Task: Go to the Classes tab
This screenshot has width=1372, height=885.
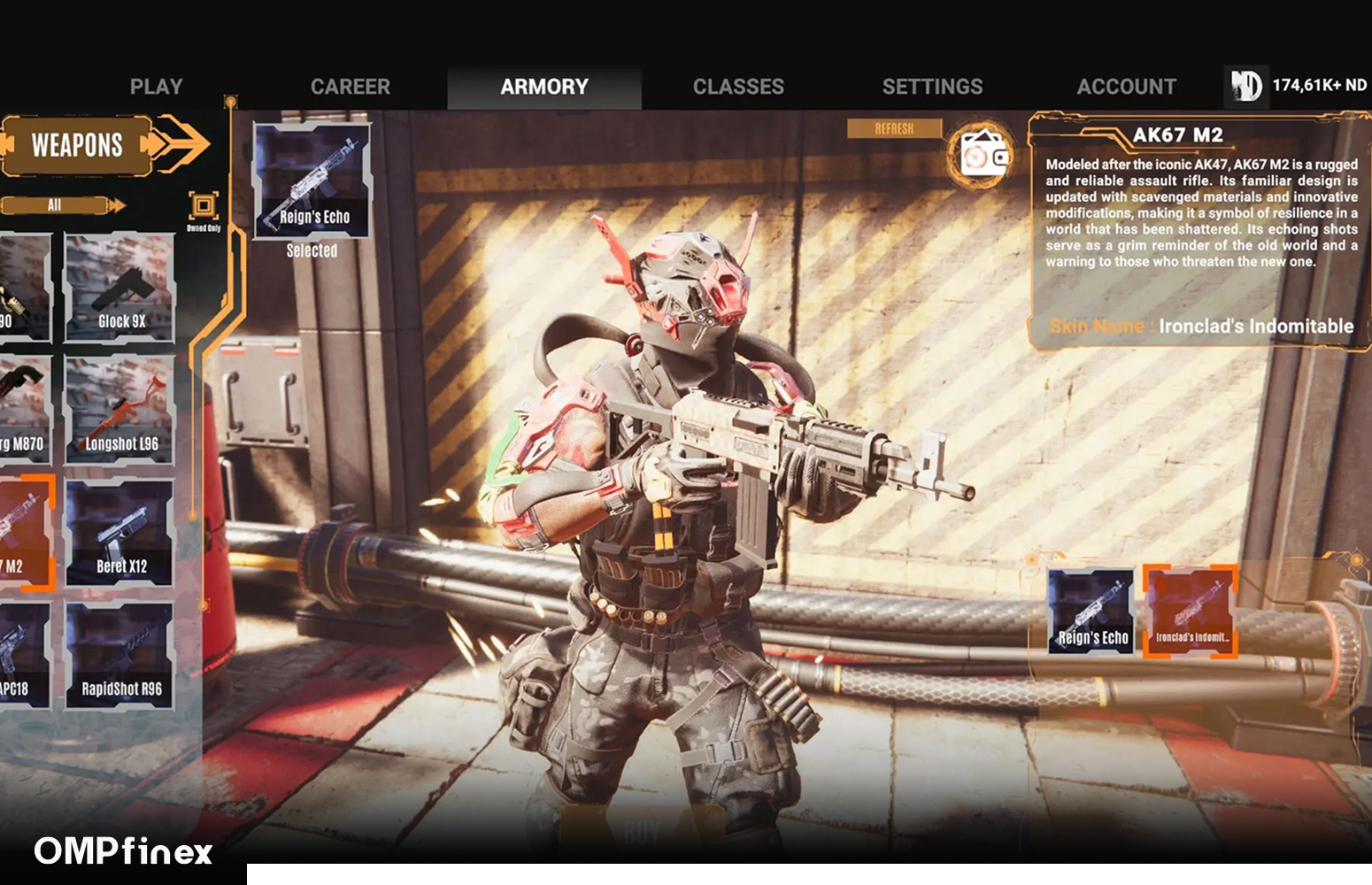Action: [x=738, y=87]
